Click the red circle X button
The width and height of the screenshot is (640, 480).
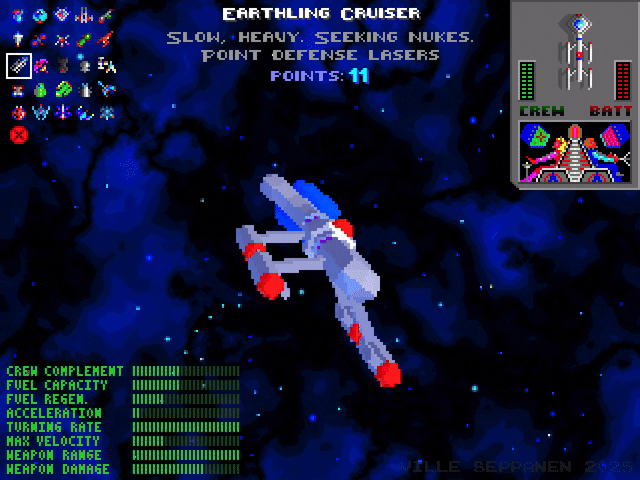pos(19,134)
